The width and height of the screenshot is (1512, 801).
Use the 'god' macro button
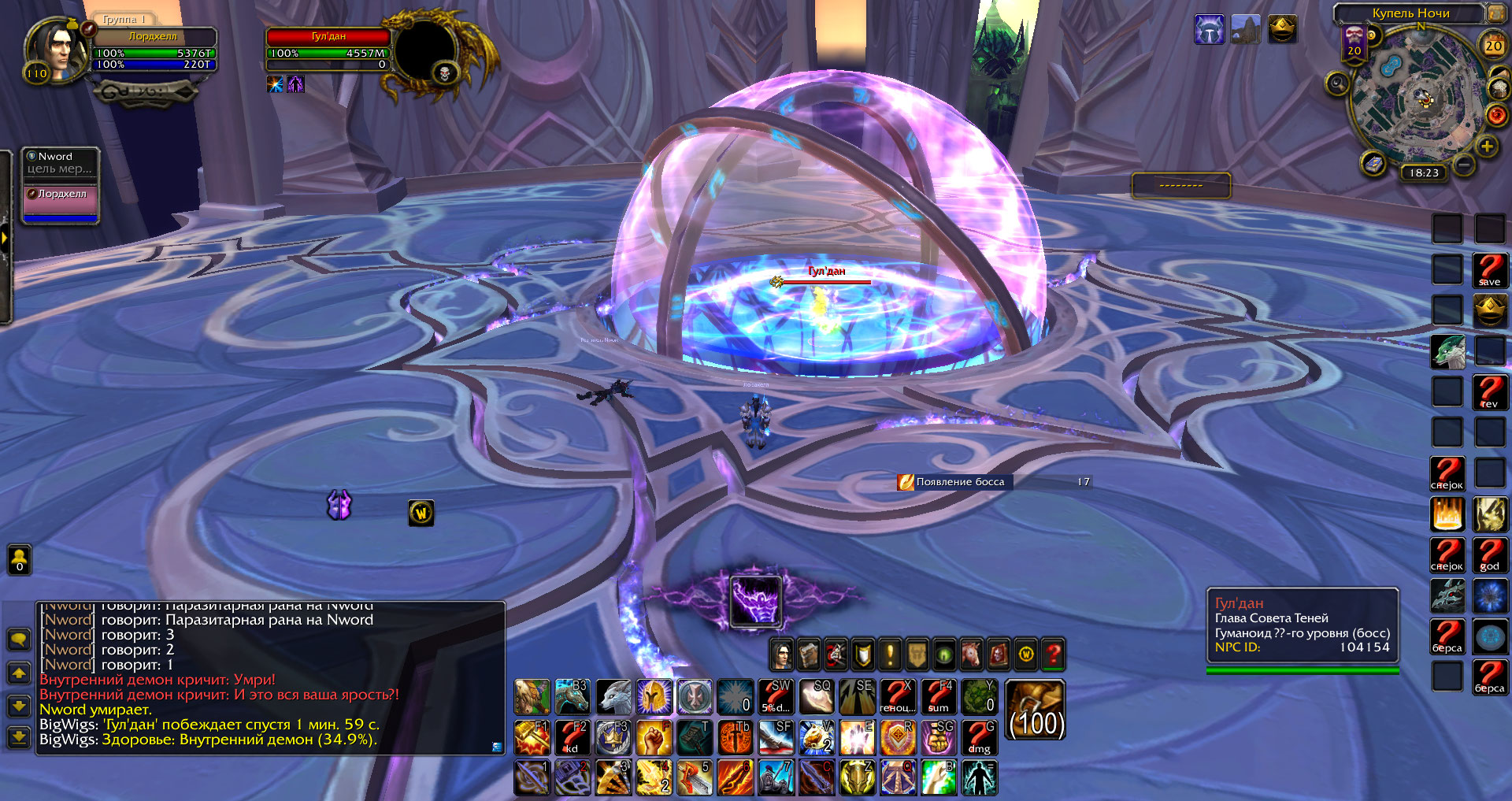(1489, 554)
